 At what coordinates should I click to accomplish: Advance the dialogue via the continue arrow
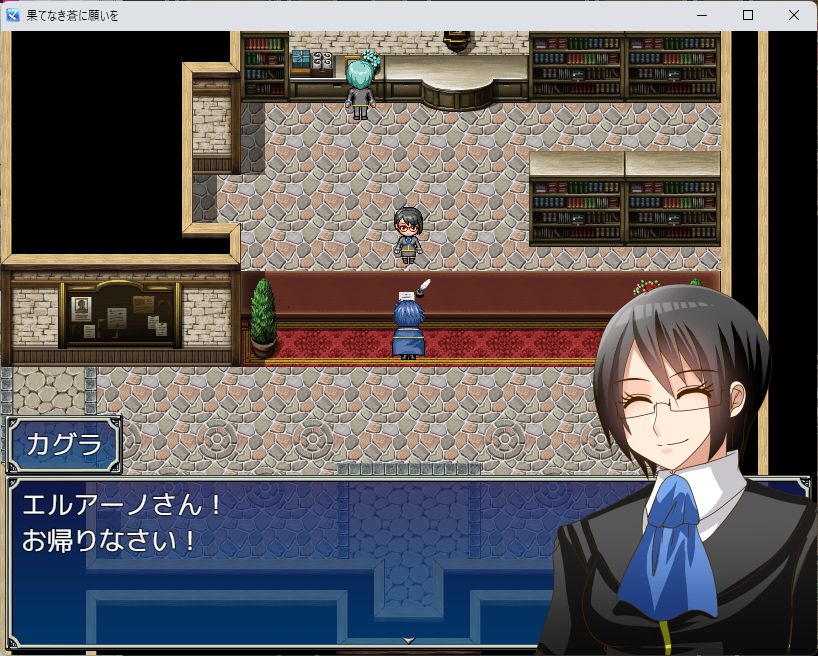coord(408,639)
